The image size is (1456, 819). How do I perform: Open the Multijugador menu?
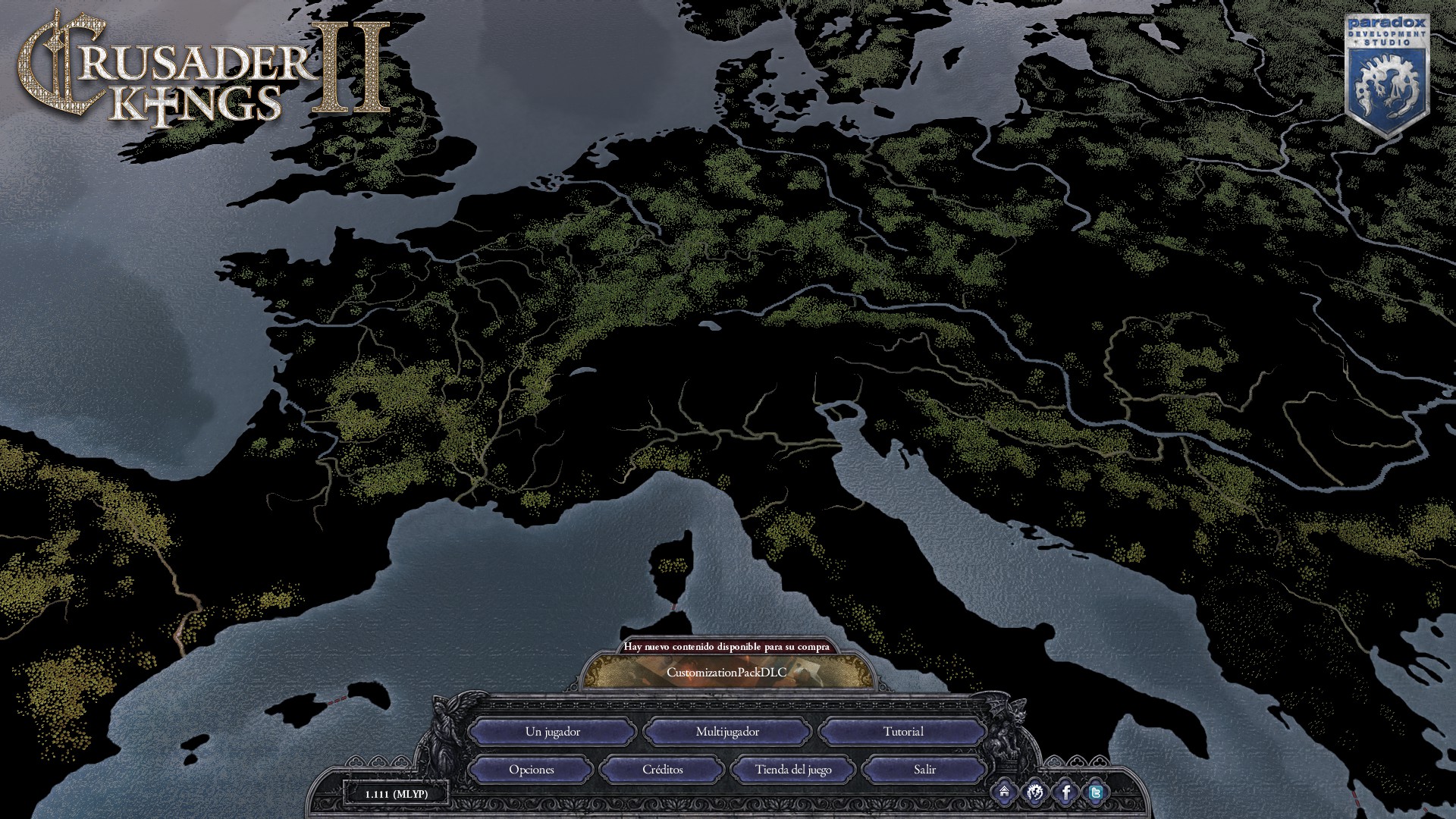(727, 732)
